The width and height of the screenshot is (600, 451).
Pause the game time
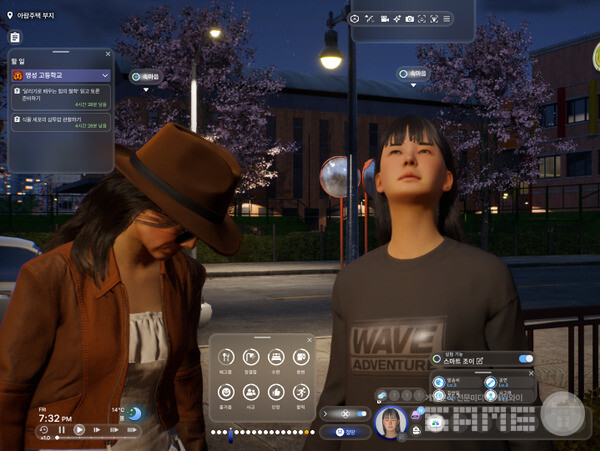pos(62,430)
